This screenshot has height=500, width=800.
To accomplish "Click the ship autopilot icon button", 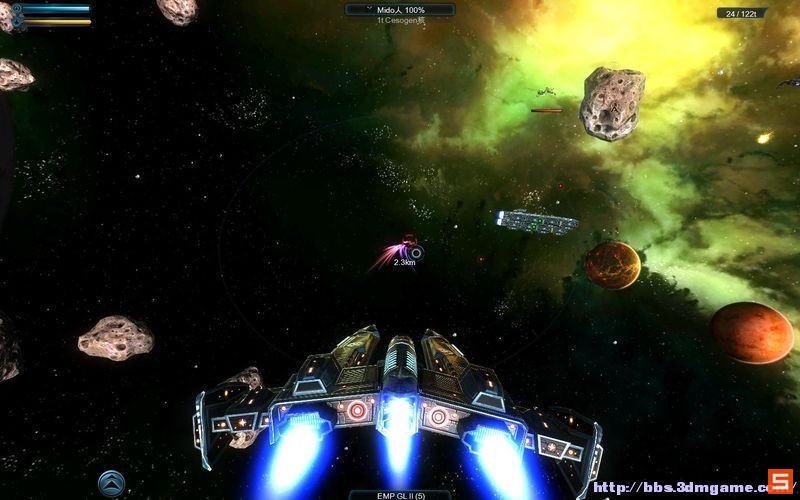I will [111, 484].
